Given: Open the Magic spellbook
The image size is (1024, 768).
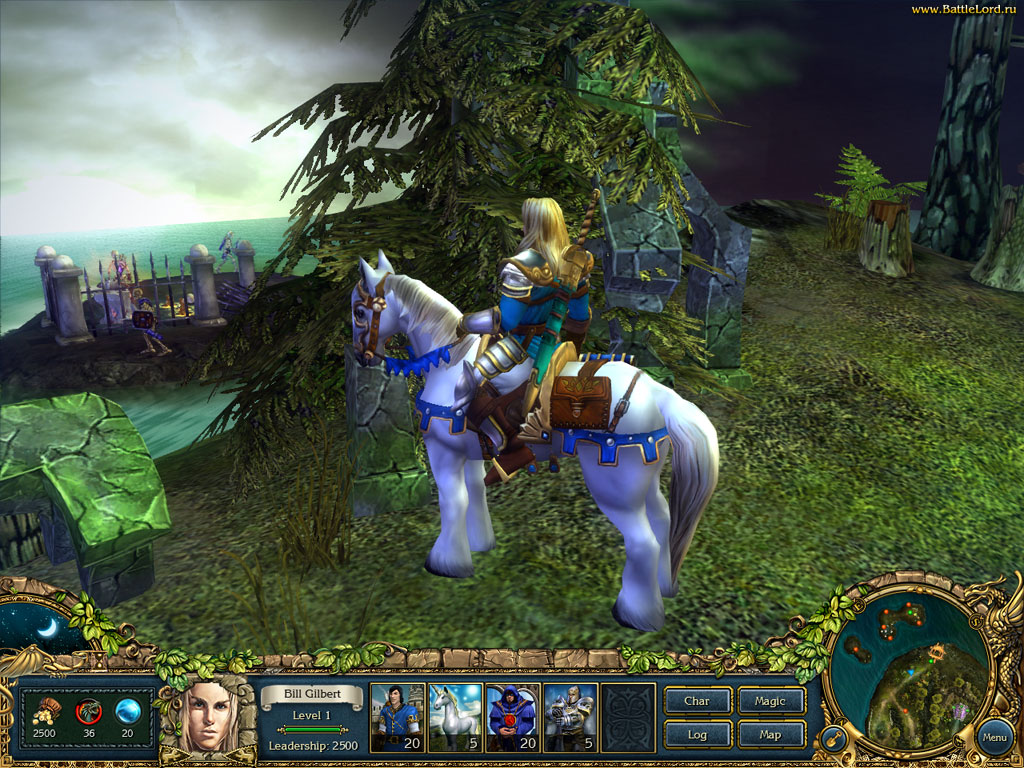Looking at the screenshot, I should 771,701.
